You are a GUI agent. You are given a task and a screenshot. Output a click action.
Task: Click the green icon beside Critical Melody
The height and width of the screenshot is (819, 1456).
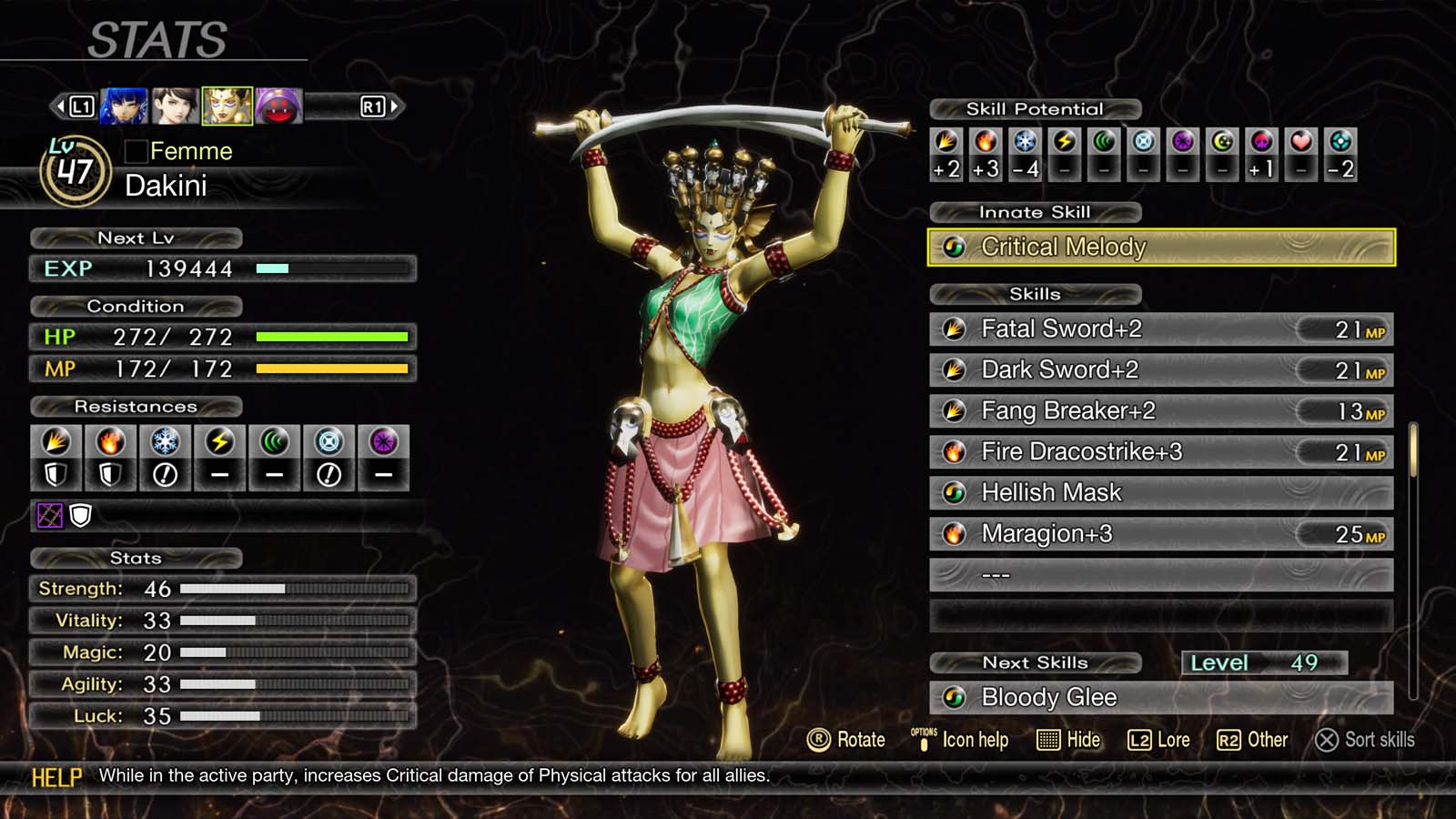click(955, 247)
